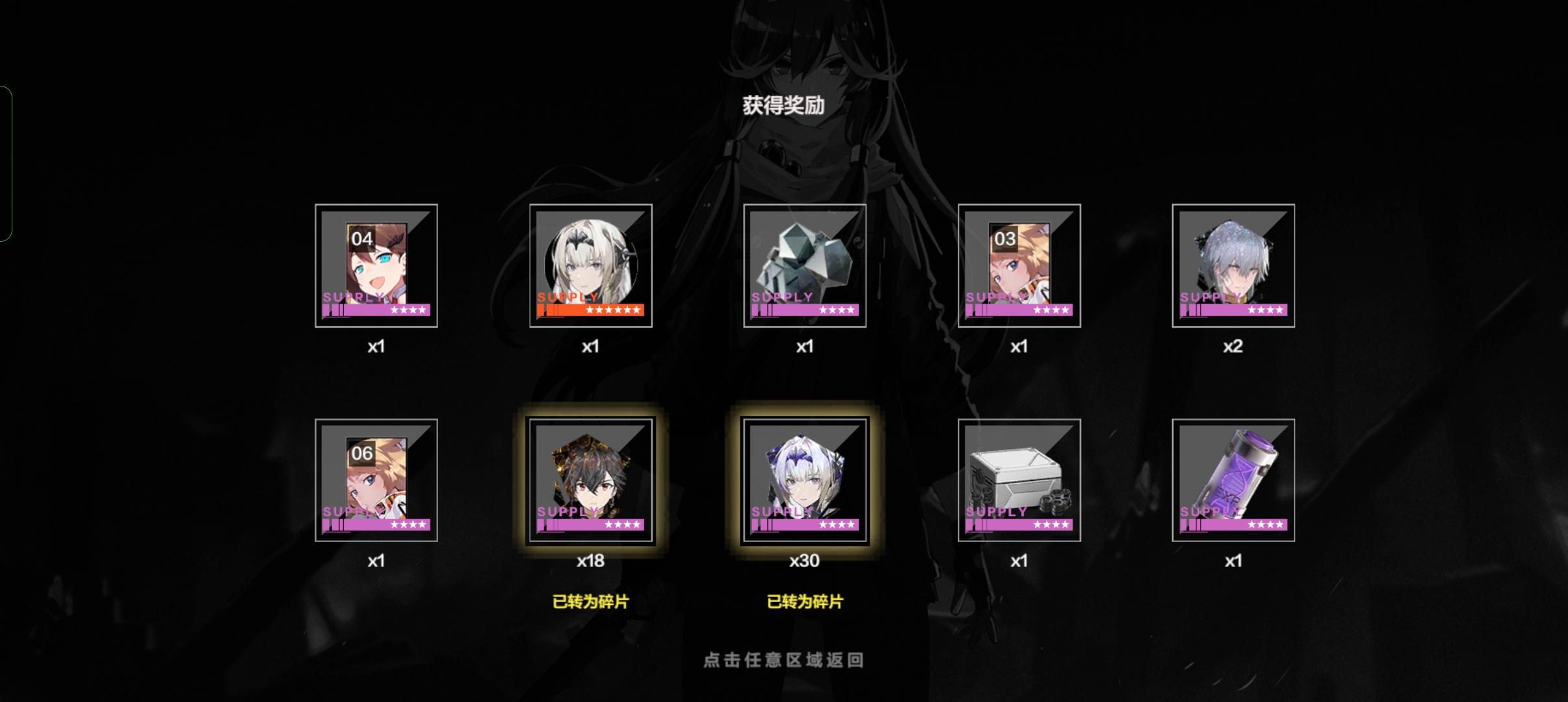Click the character card numbered 04
The height and width of the screenshot is (702, 1568).
tap(376, 265)
